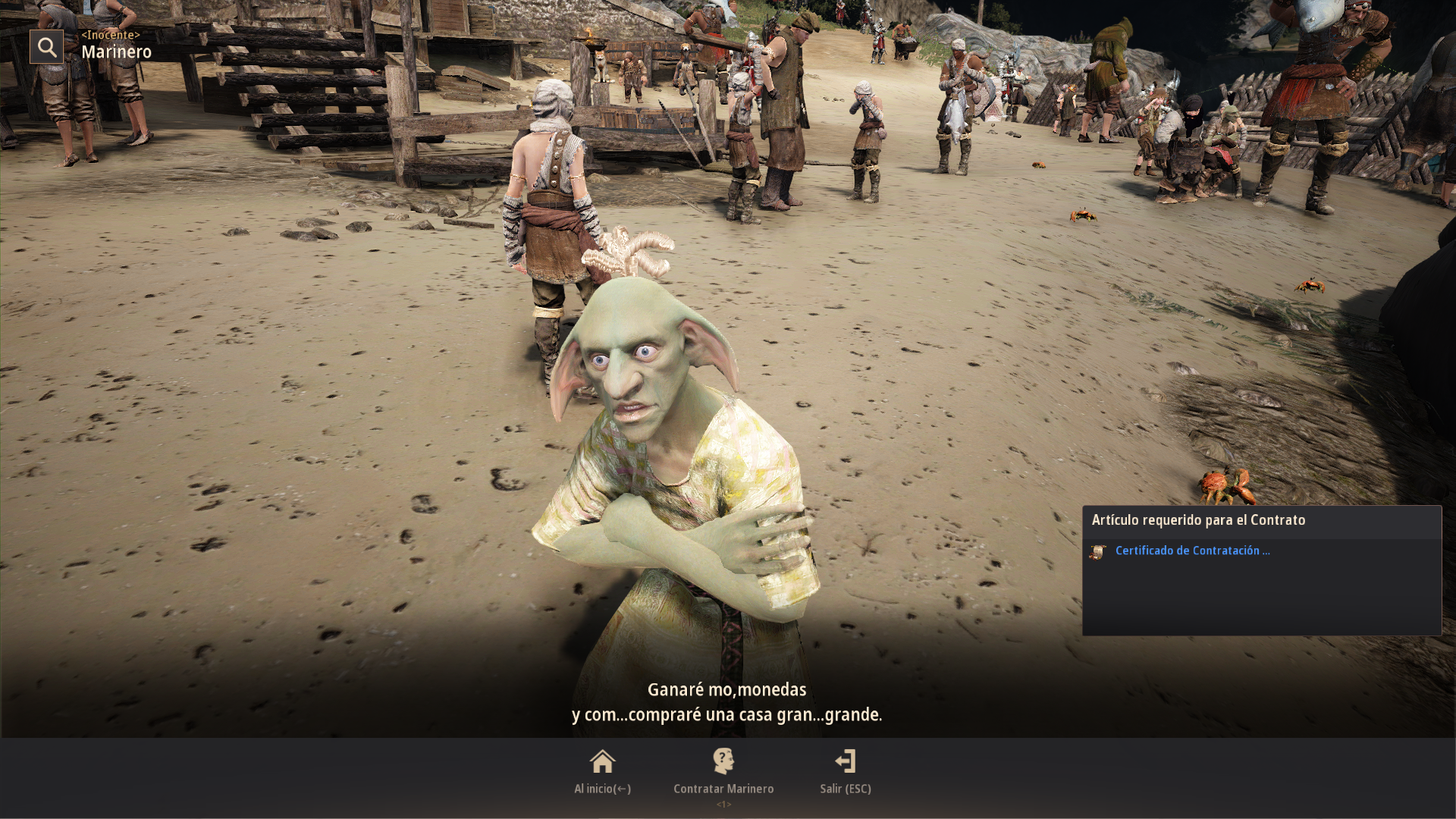Click the magnifying glass NPC info icon

(46, 47)
